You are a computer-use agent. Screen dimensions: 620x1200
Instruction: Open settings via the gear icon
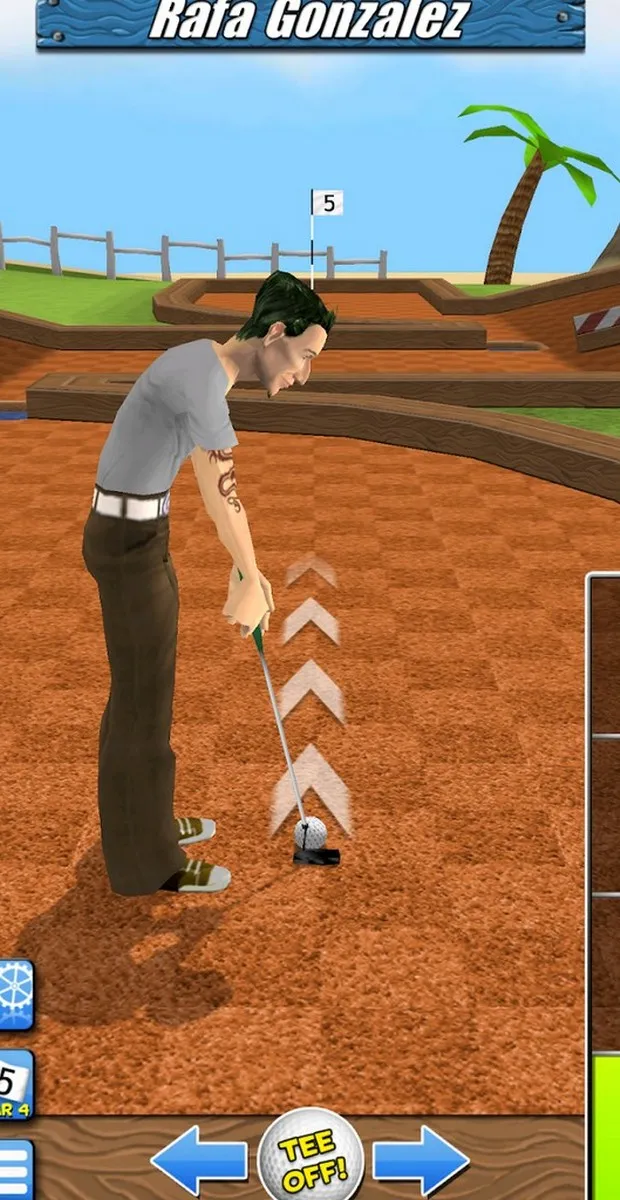[15, 995]
